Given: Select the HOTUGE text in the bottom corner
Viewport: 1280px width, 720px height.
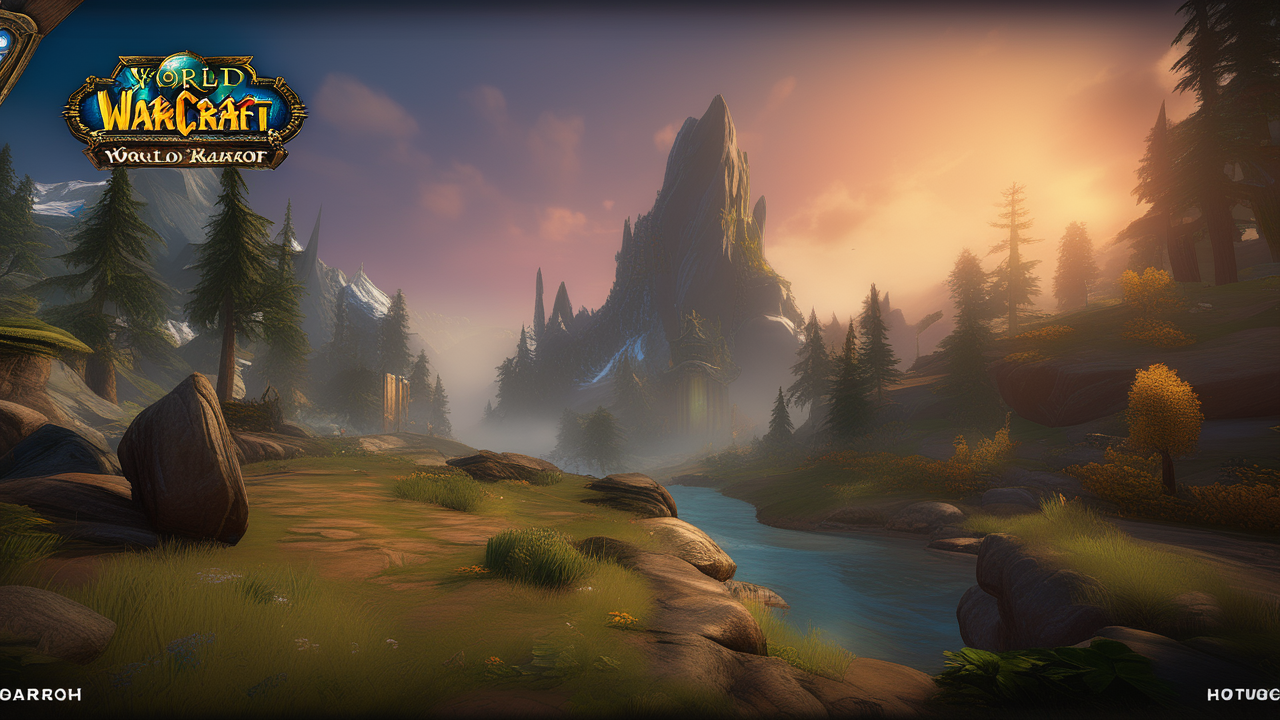Looking at the screenshot, I should click(1243, 694).
